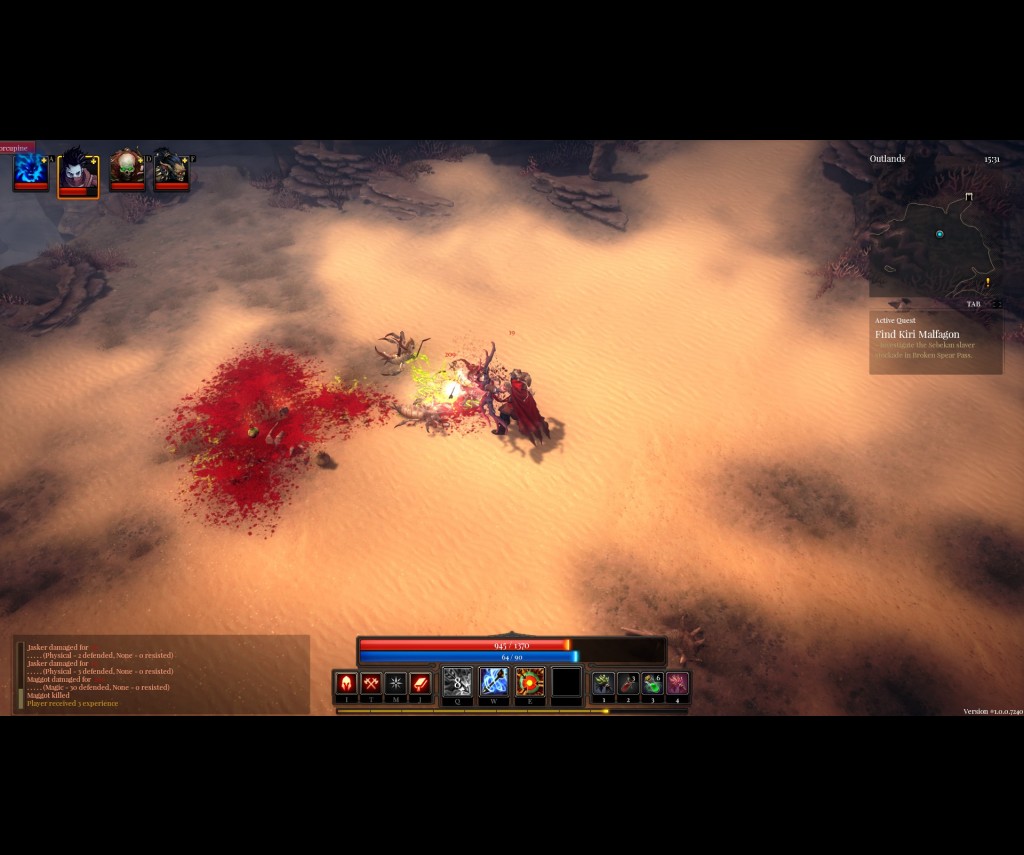Activate the Q ability on cooldown
1024x855 pixels.
click(457, 682)
